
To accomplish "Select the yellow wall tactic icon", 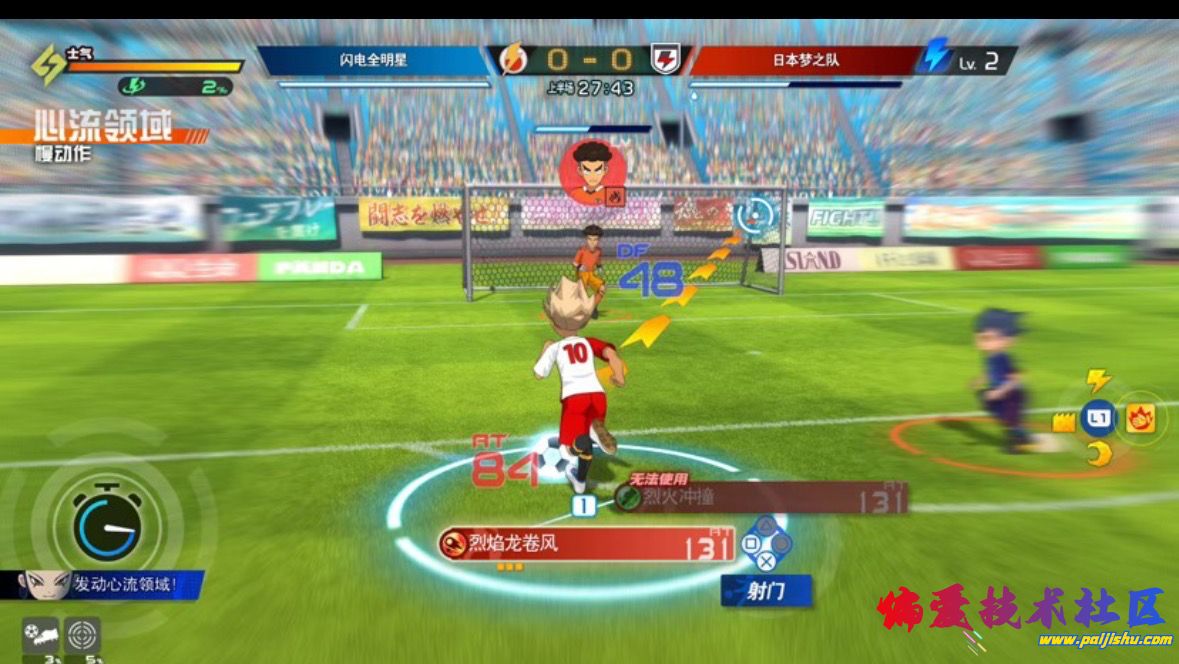I will coord(1064,422).
